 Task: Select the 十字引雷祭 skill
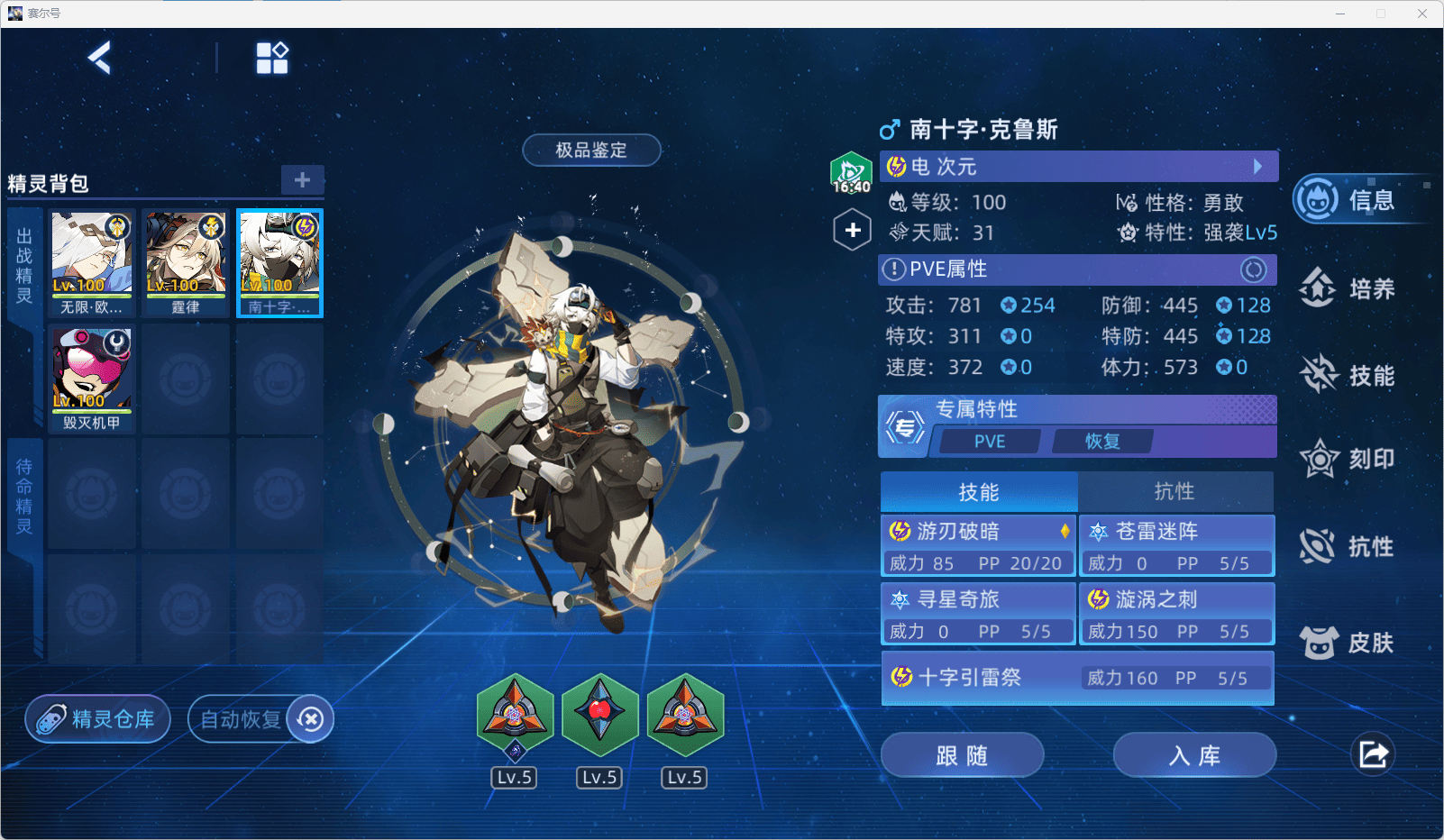tap(1077, 678)
